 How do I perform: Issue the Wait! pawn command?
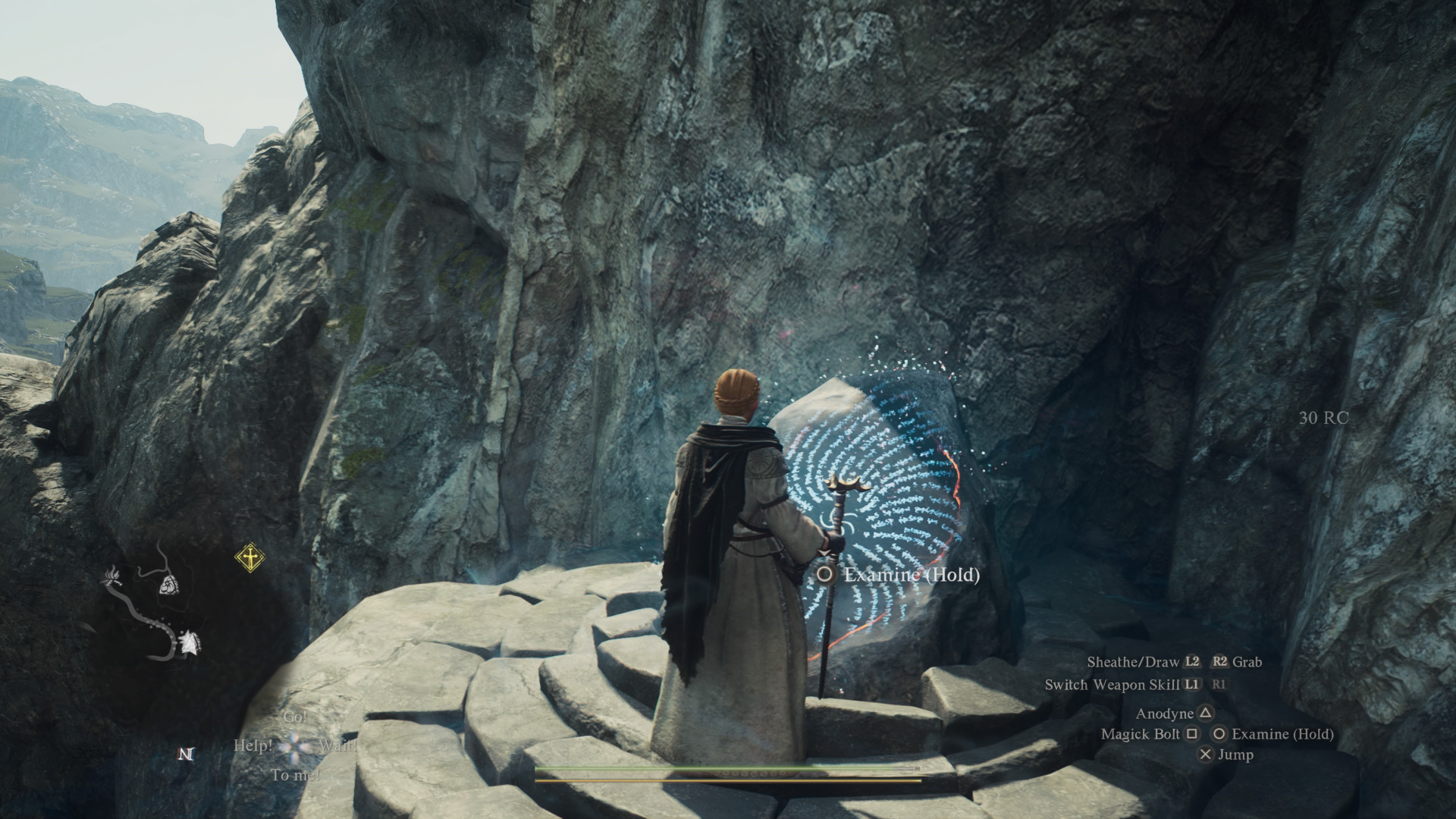[337, 745]
